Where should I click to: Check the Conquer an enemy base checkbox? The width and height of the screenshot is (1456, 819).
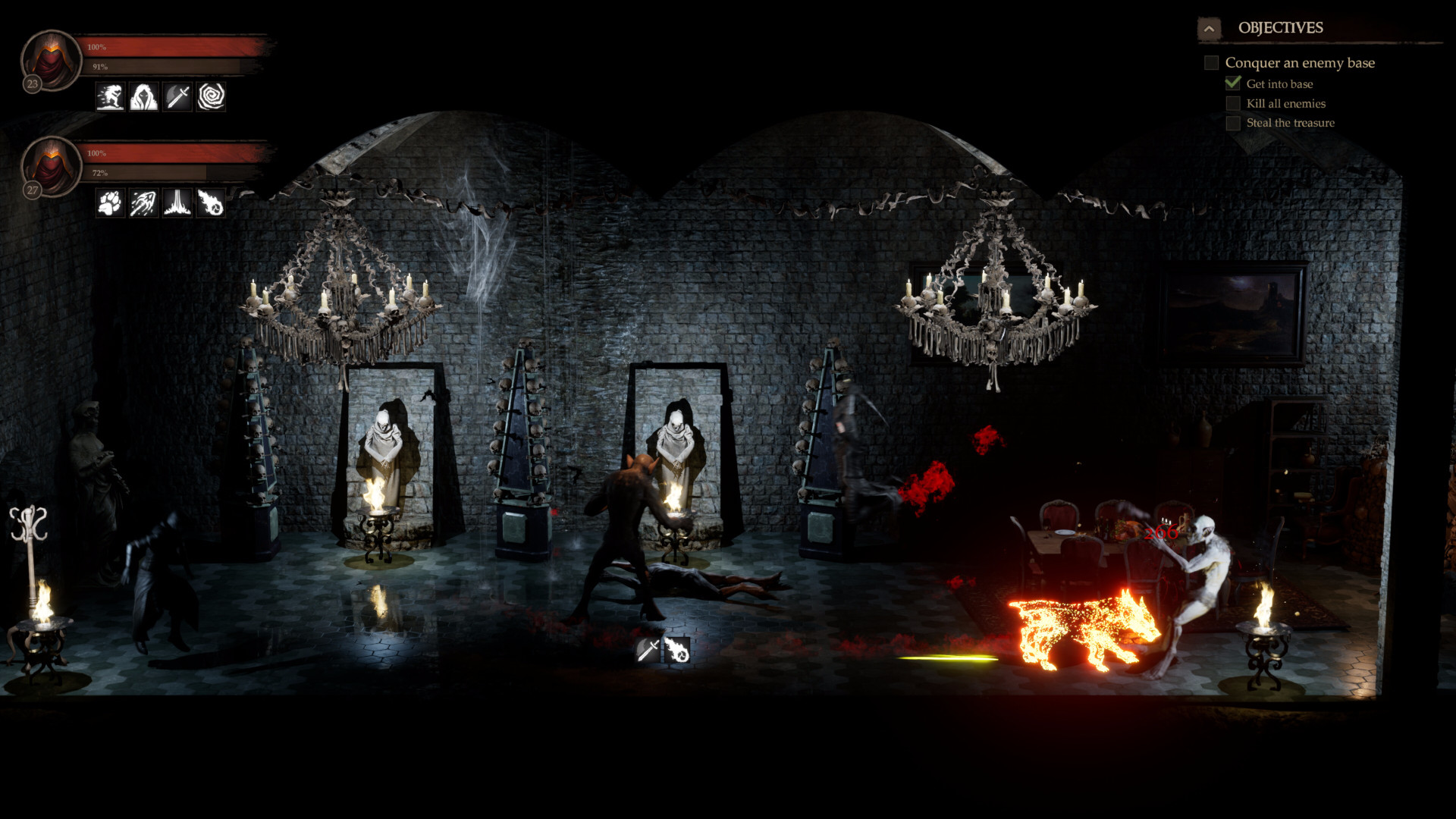1210,63
